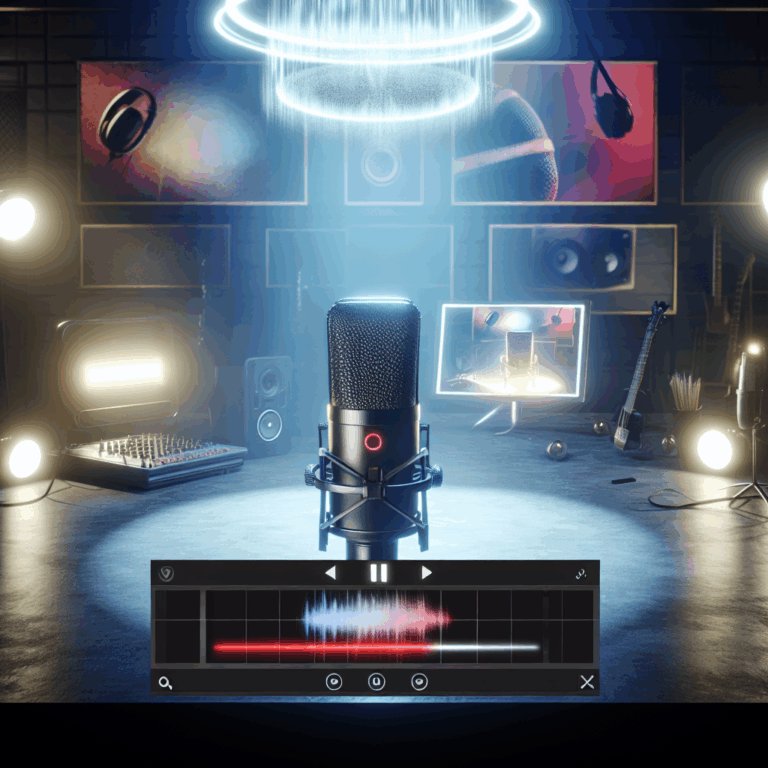The width and height of the screenshot is (768, 768).
Task: Click the red and white progress bar
Action: [376, 648]
